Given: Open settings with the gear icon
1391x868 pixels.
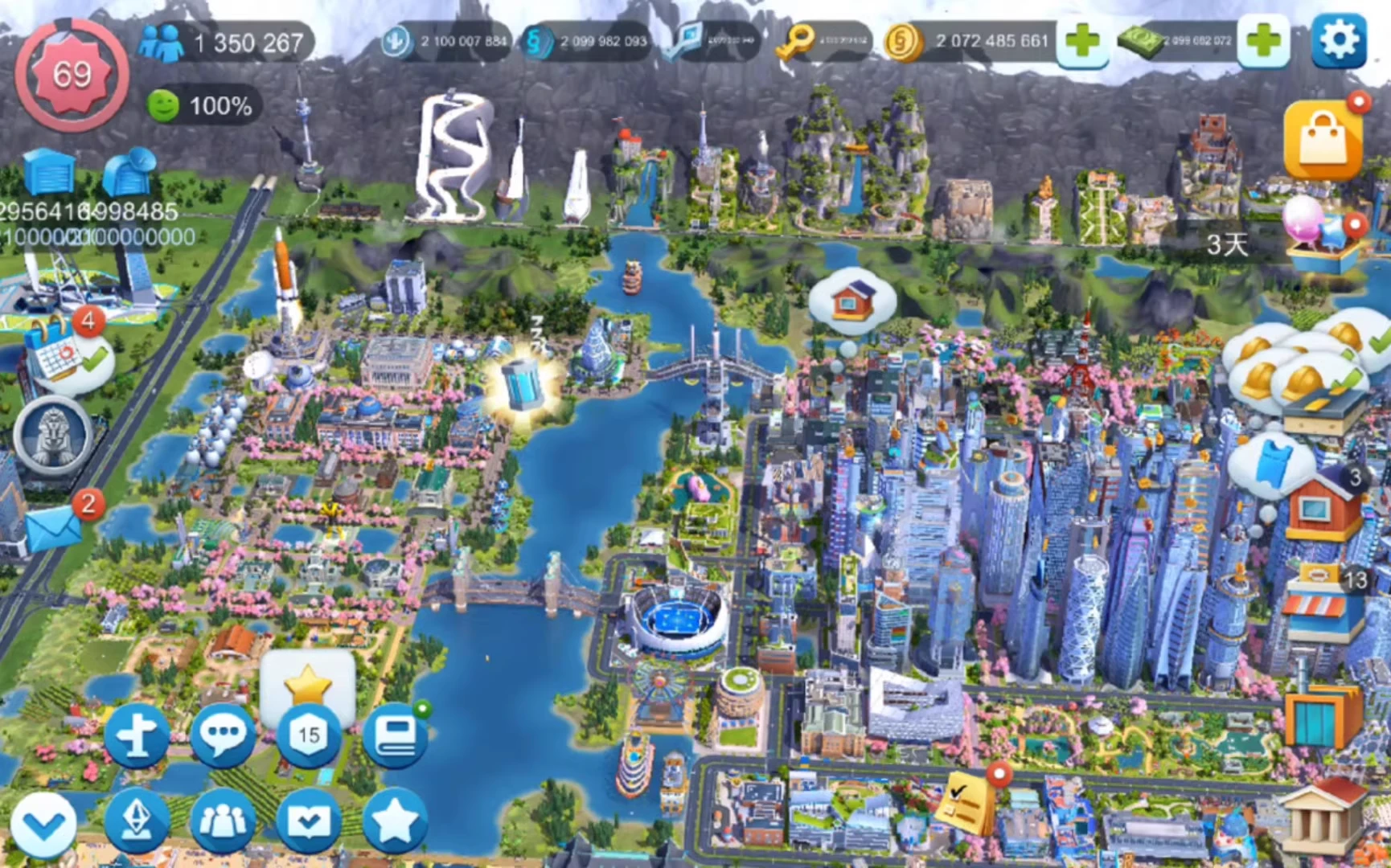Looking at the screenshot, I should tap(1339, 40).
